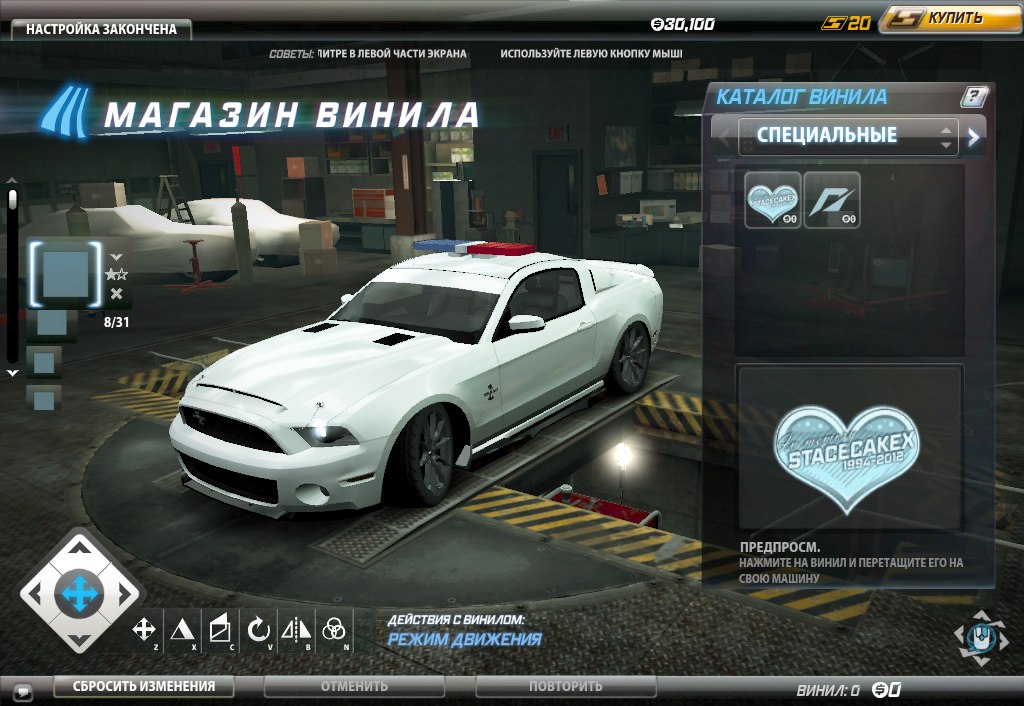This screenshot has width=1024, height=706.
Task: Click Сбросить изменения to reset changes
Action: click(143, 686)
